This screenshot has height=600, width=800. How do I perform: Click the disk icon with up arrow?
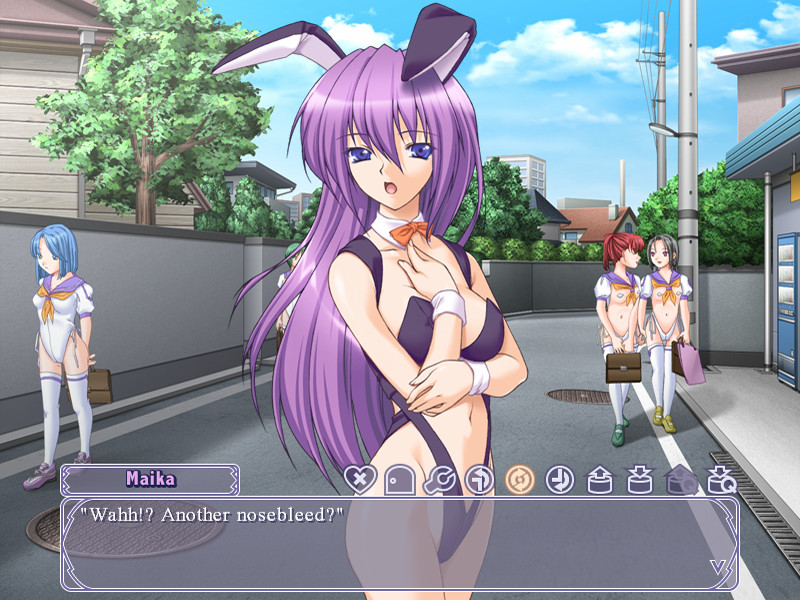click(x=601, y=480)
